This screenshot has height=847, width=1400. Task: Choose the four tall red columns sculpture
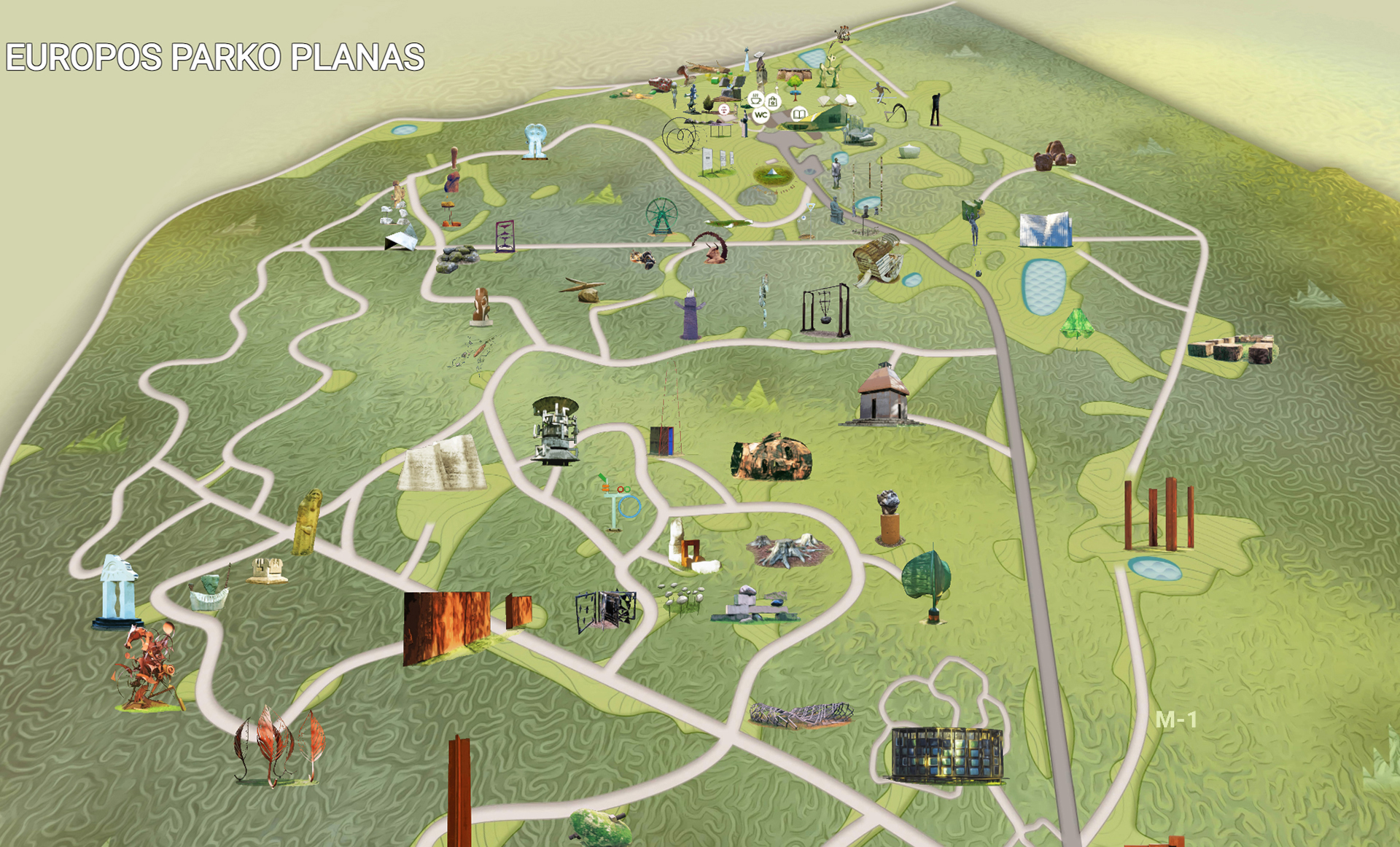click(x=1159, y=513)
